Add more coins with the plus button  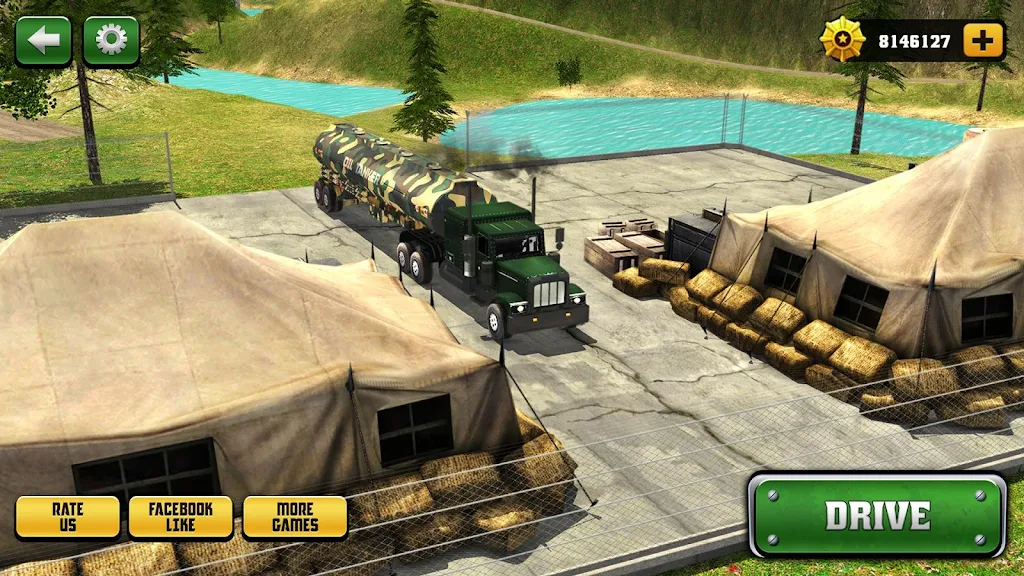(983, 41)
